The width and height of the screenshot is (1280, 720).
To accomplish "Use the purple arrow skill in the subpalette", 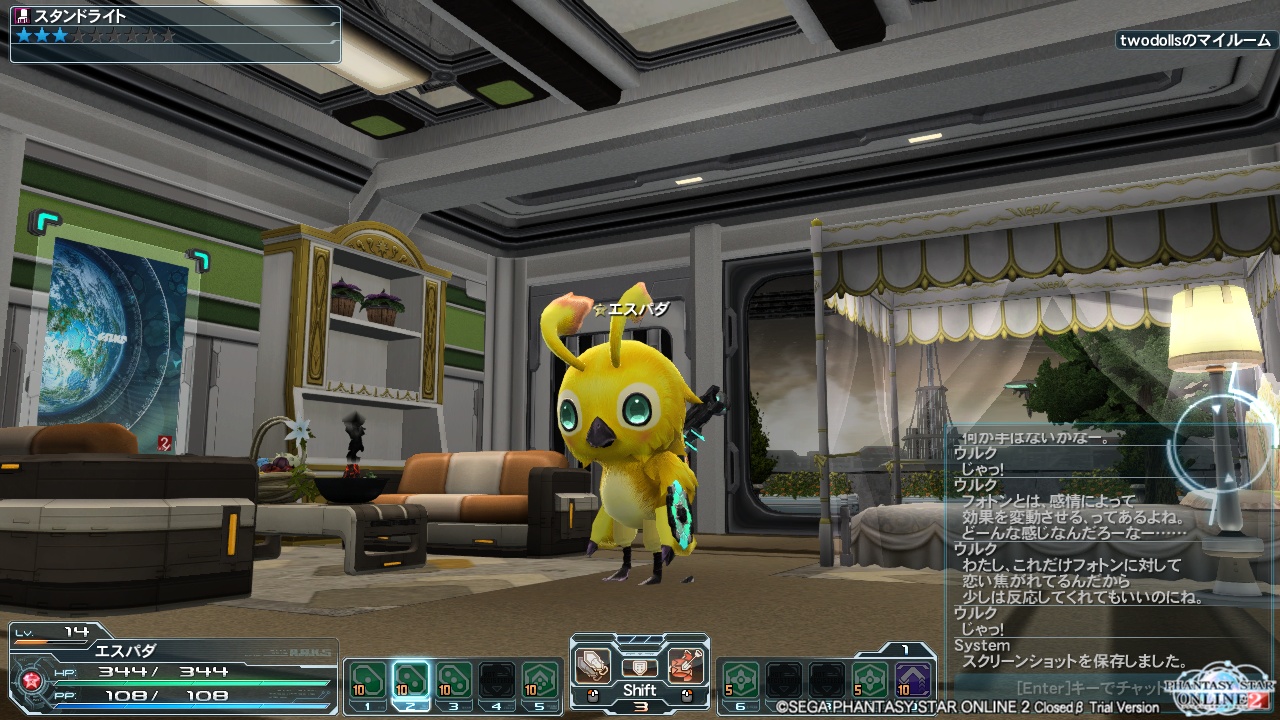I will tap(912, 680).
